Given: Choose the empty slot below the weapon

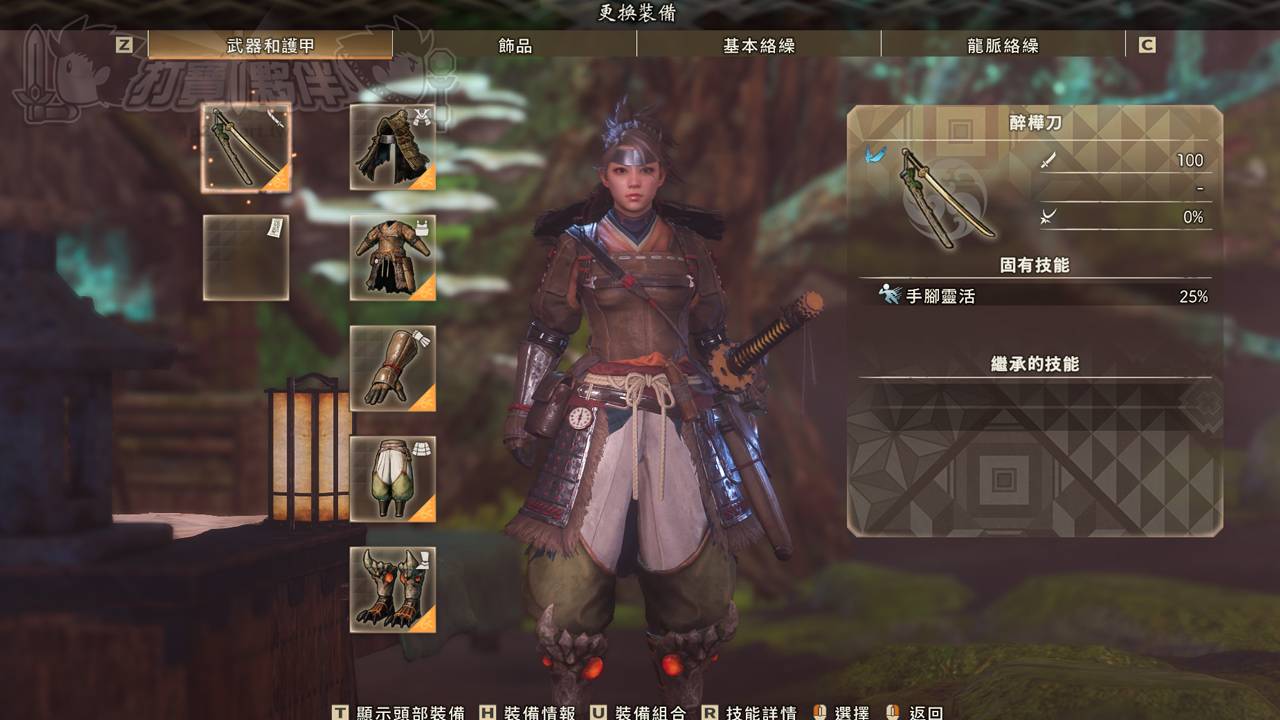Looking at the screenshot, I should [246, 258].
